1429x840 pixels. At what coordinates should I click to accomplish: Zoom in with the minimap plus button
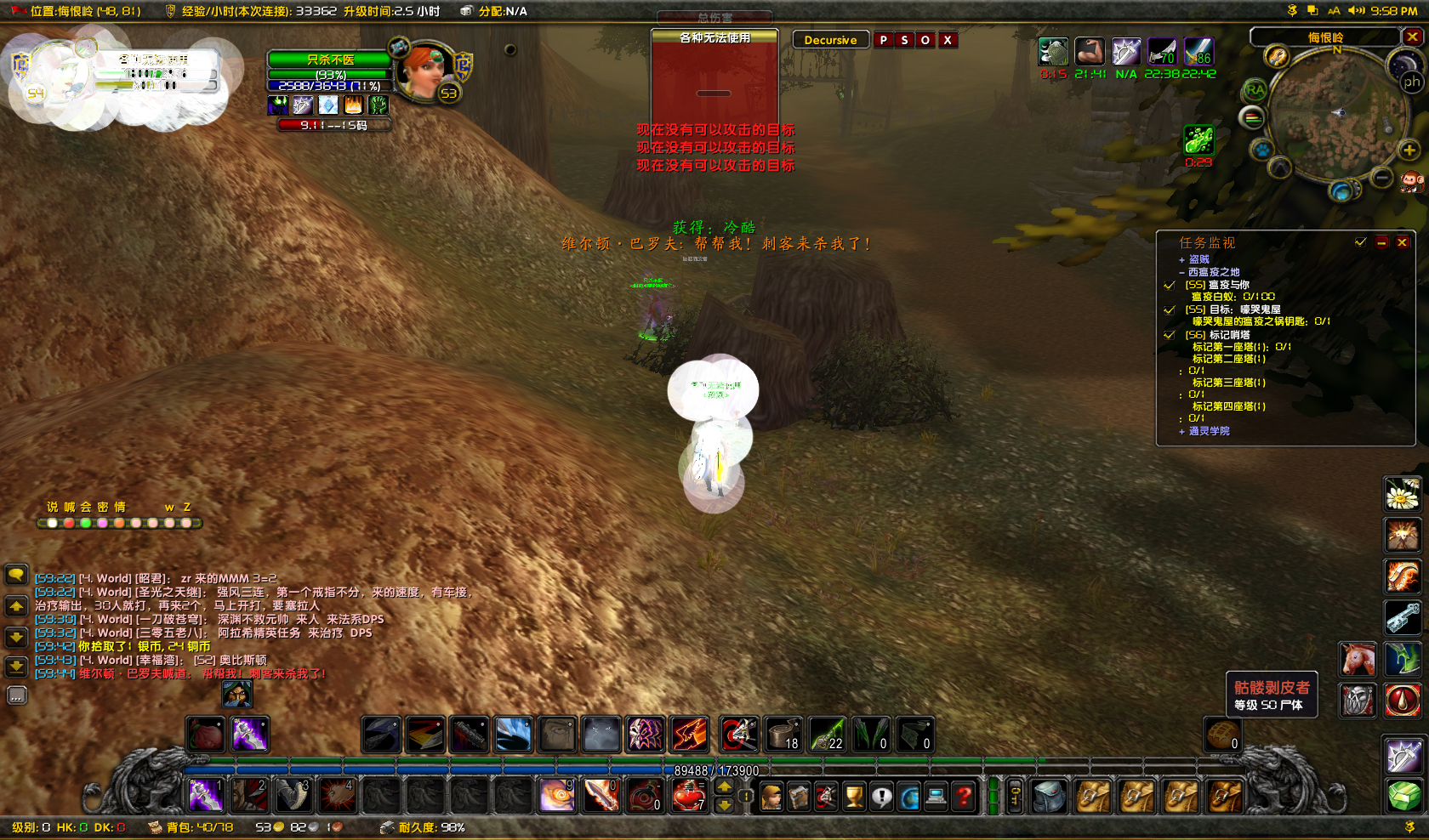click(1411, 151)
